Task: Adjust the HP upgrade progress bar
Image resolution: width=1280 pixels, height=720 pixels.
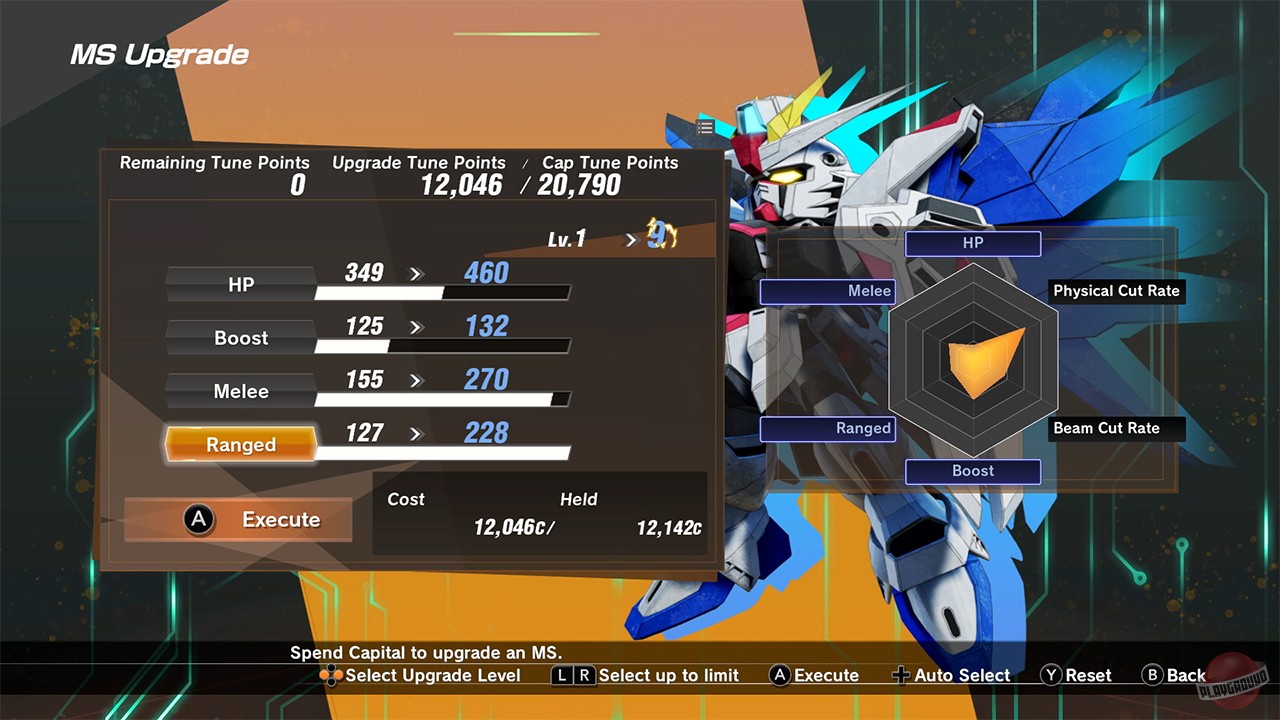Action: tap(443, 293)
